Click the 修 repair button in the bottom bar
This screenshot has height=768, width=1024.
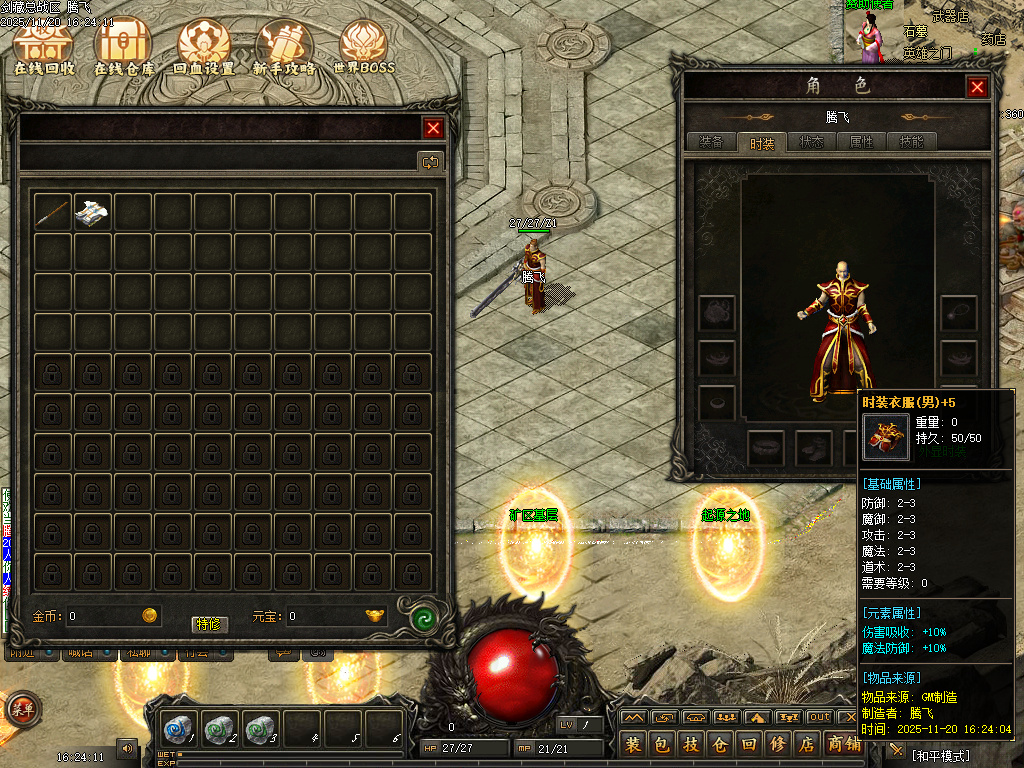point(776,744)
